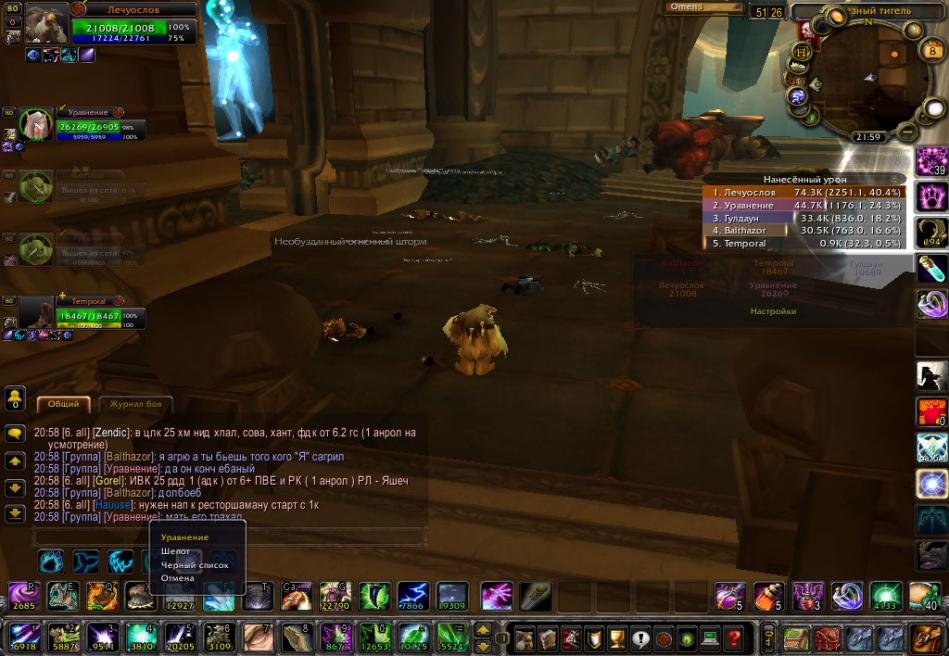Select Черный список in the context menu

point(195,565)
